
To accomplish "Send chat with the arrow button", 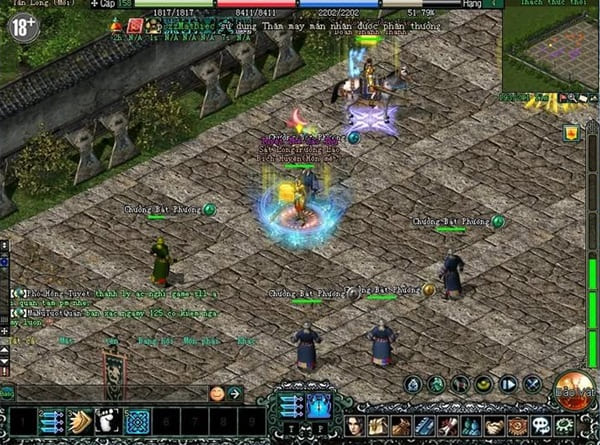I will (234, 394).
